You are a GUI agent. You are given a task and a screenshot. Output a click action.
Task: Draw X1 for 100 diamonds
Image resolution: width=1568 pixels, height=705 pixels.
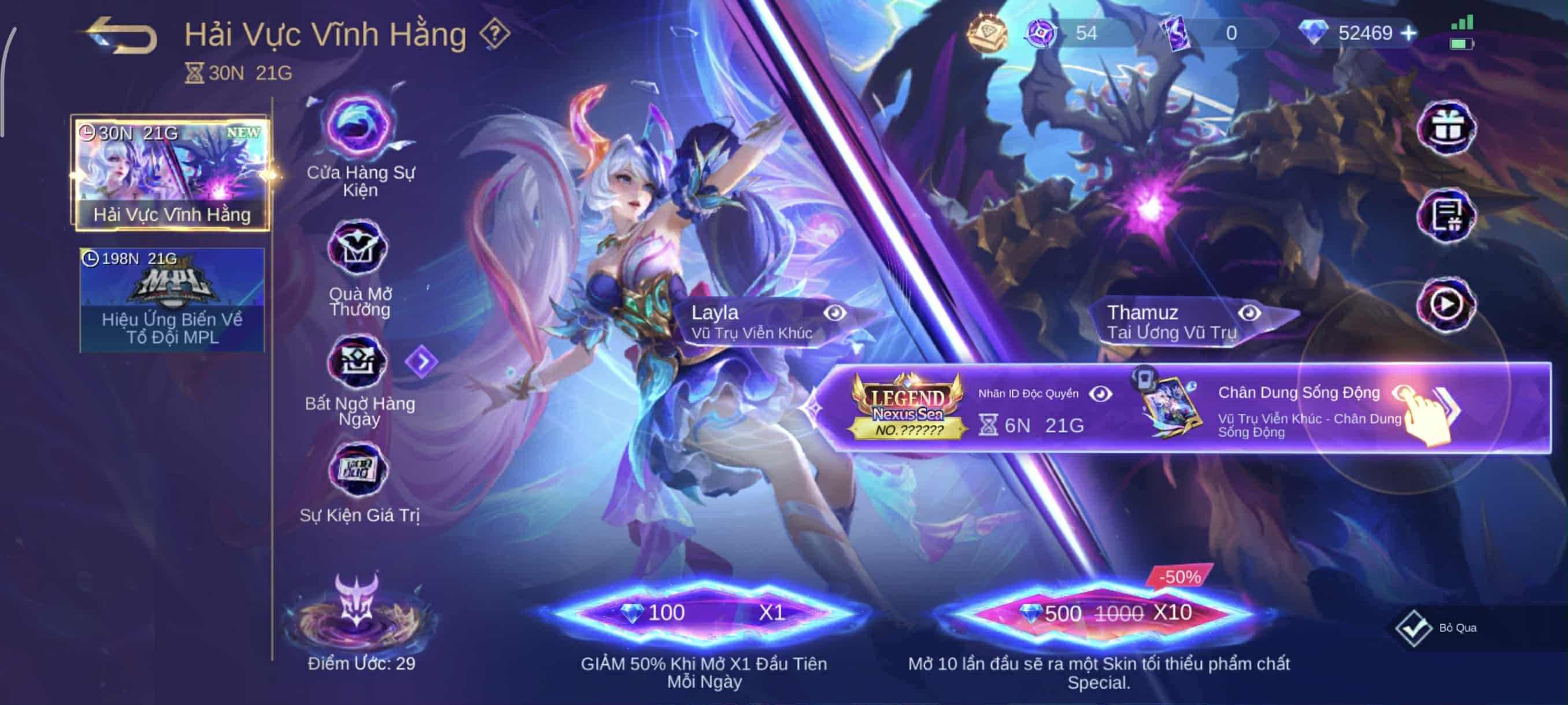pos(705,613)
